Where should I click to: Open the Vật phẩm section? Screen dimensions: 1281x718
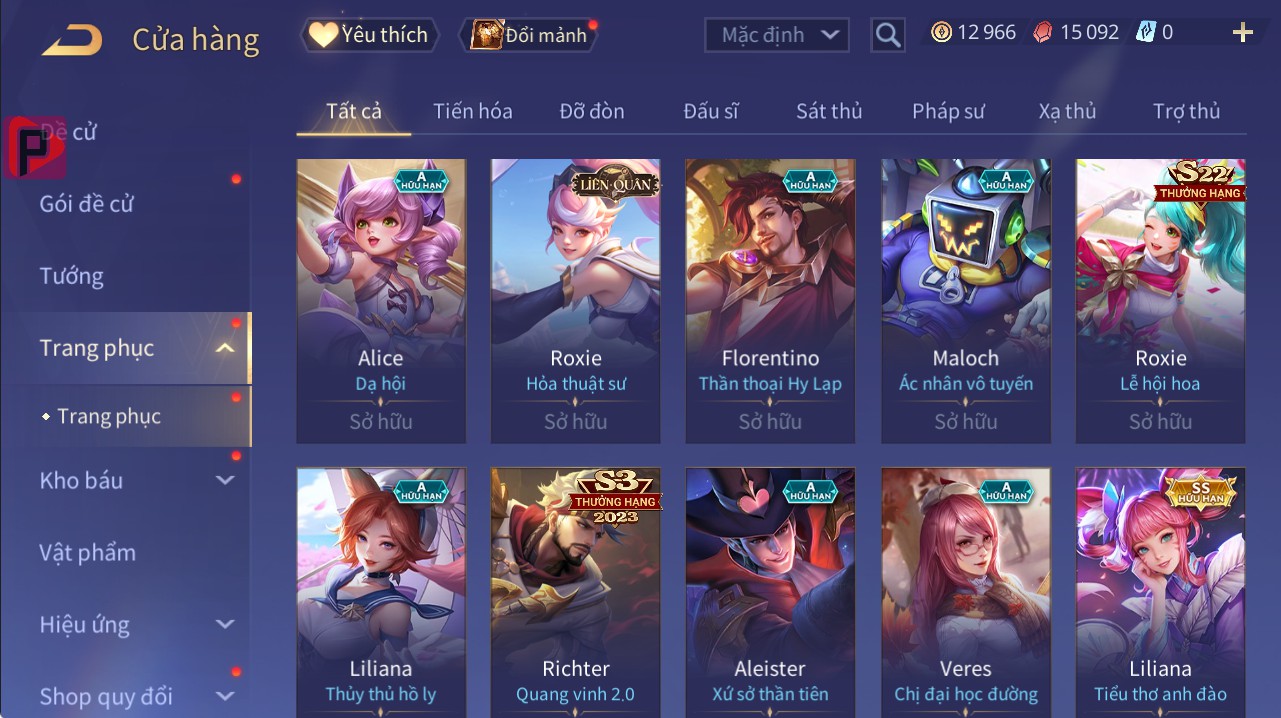[88, 552]
